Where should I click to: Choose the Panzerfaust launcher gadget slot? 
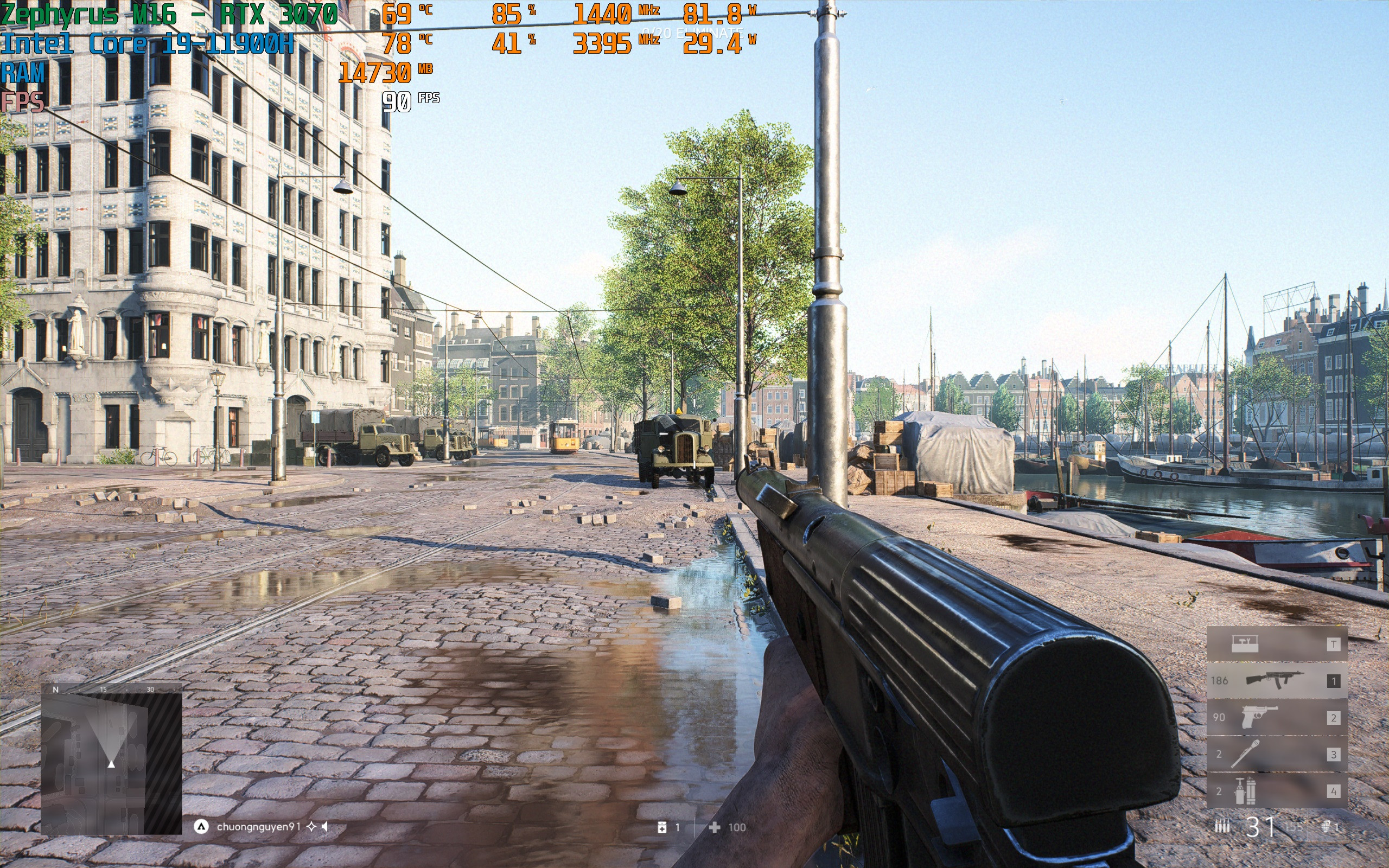point(1277,754)
